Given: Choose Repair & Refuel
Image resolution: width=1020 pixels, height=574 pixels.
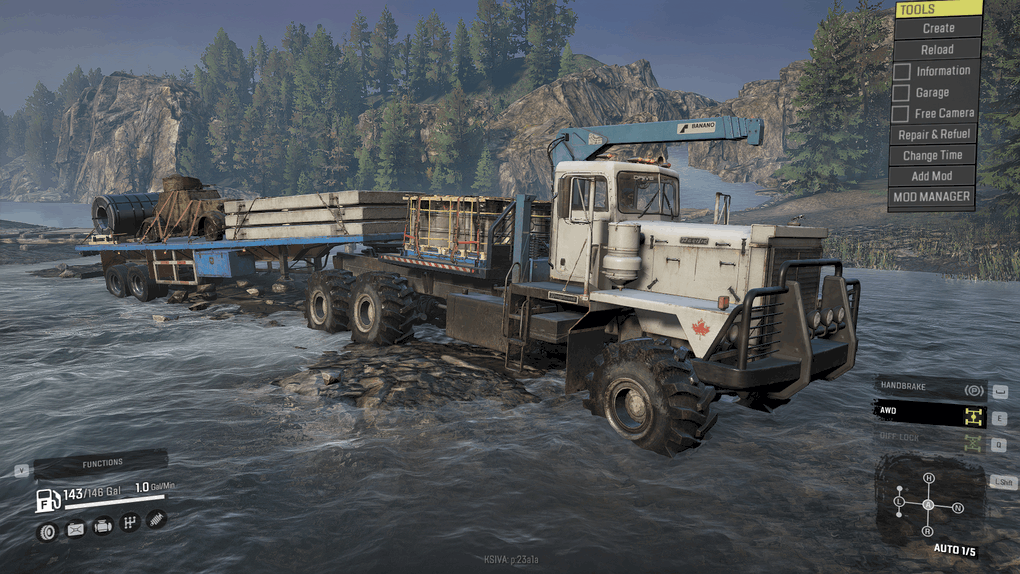Looking at the screenshot, I should tap(934, 134).
